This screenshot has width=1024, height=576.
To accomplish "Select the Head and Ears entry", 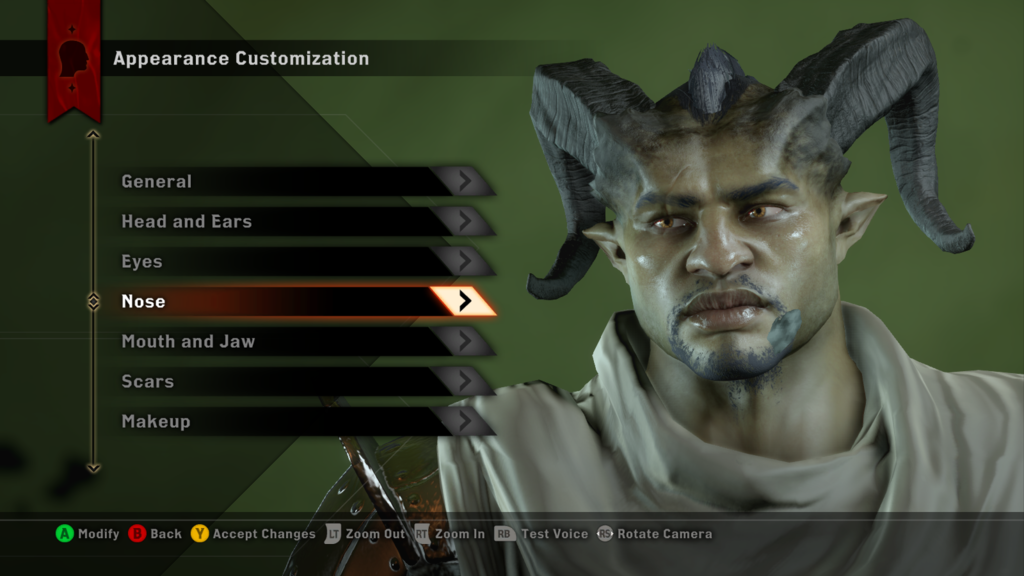I will [x=300, y=221].
